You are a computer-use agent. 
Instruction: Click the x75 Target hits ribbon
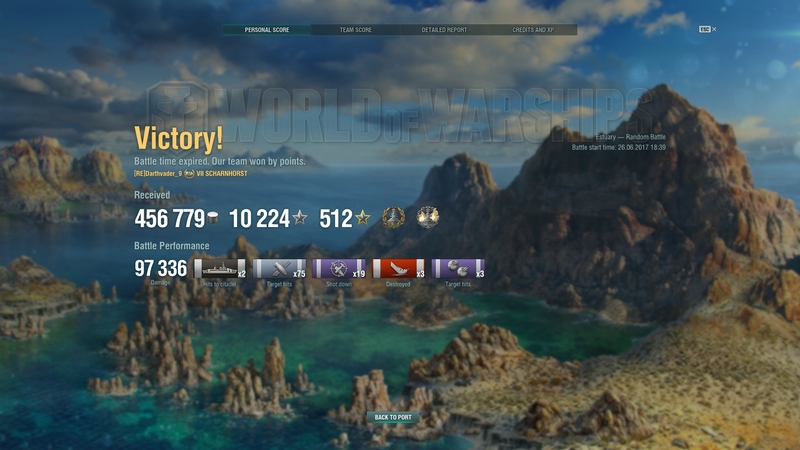coord(278,269)
